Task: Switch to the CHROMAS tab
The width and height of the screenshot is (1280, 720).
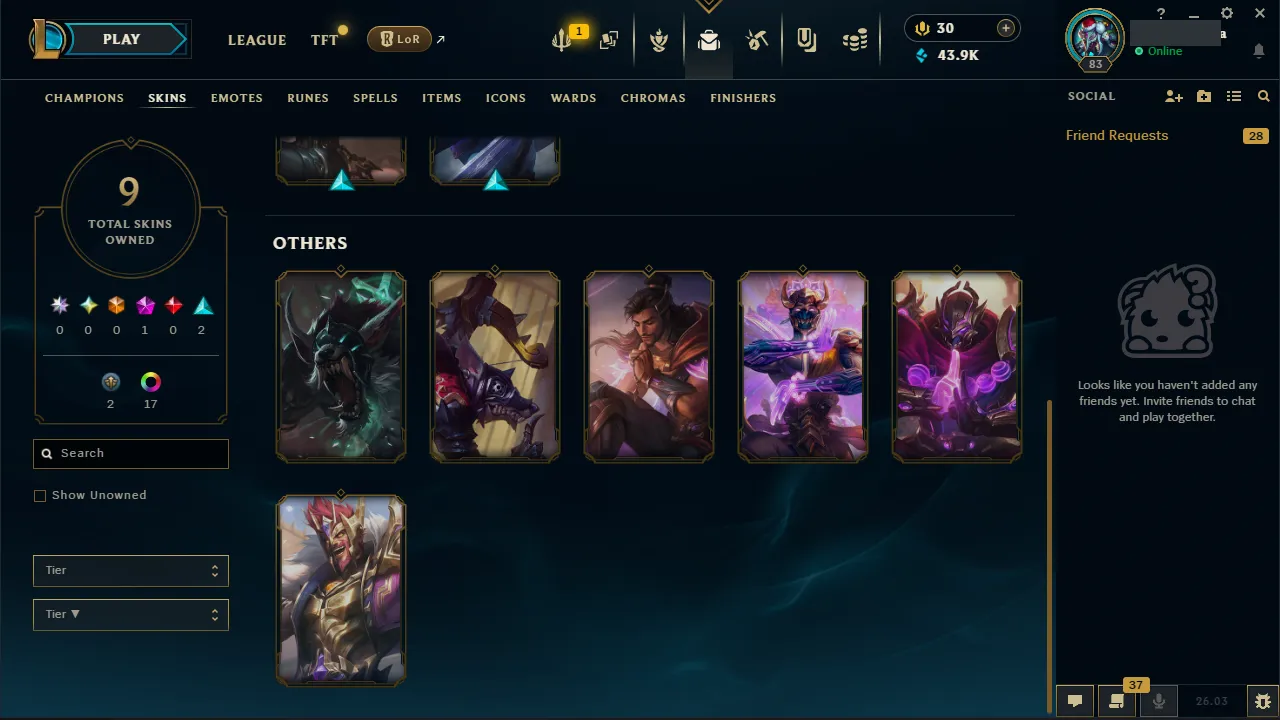Action: [653, 97]
